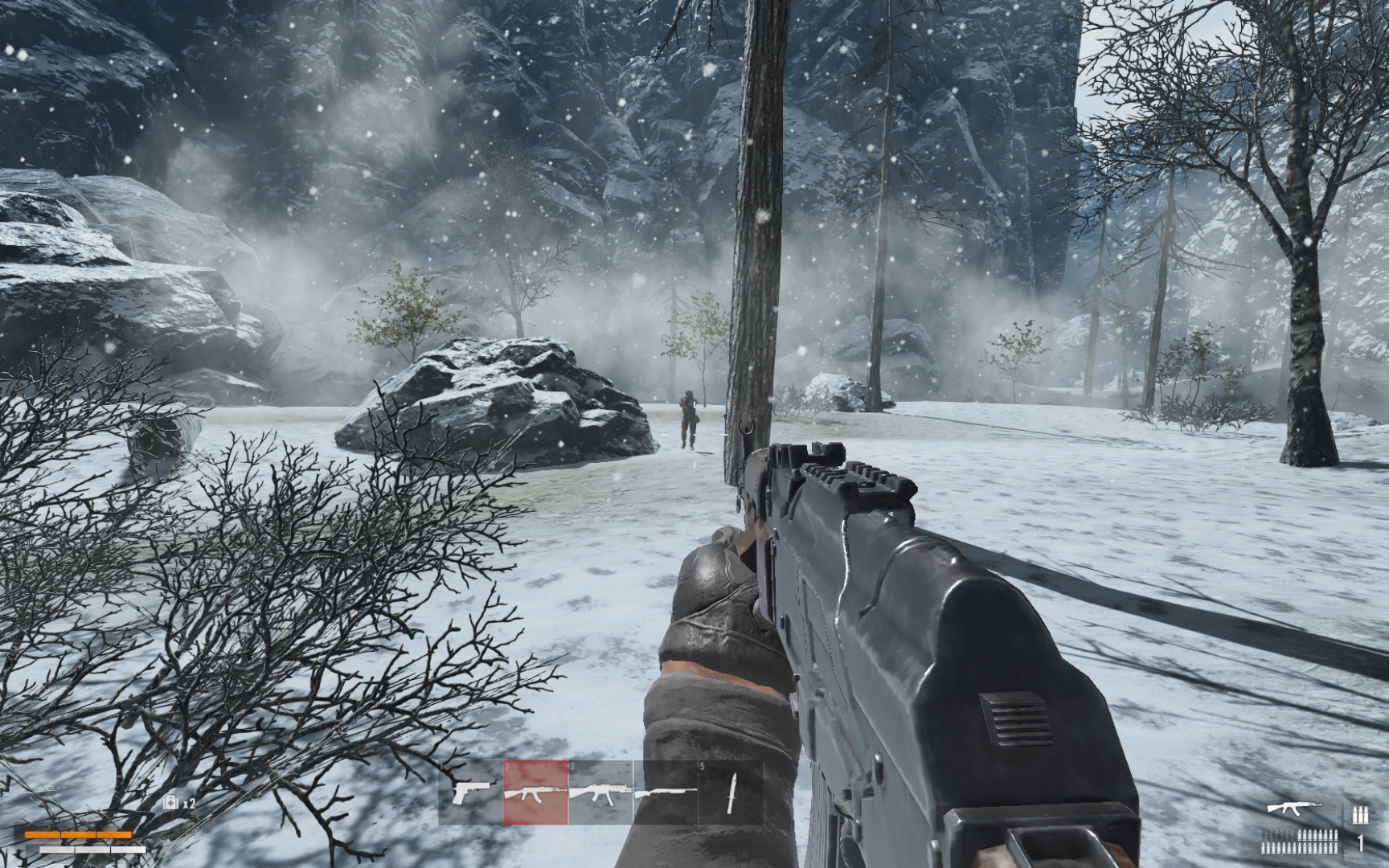1389x868 pixels.
Task: Select the knife in hotbar slot 5
Action: pos(730,792)
